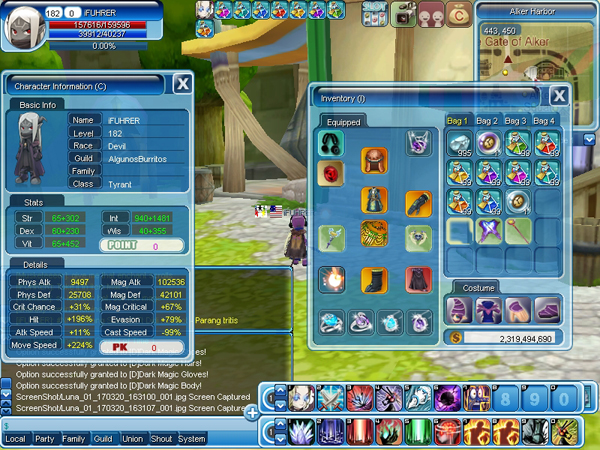Select the wooden staff bag item
Screen dimensions: 600x450
coord(517,232)
